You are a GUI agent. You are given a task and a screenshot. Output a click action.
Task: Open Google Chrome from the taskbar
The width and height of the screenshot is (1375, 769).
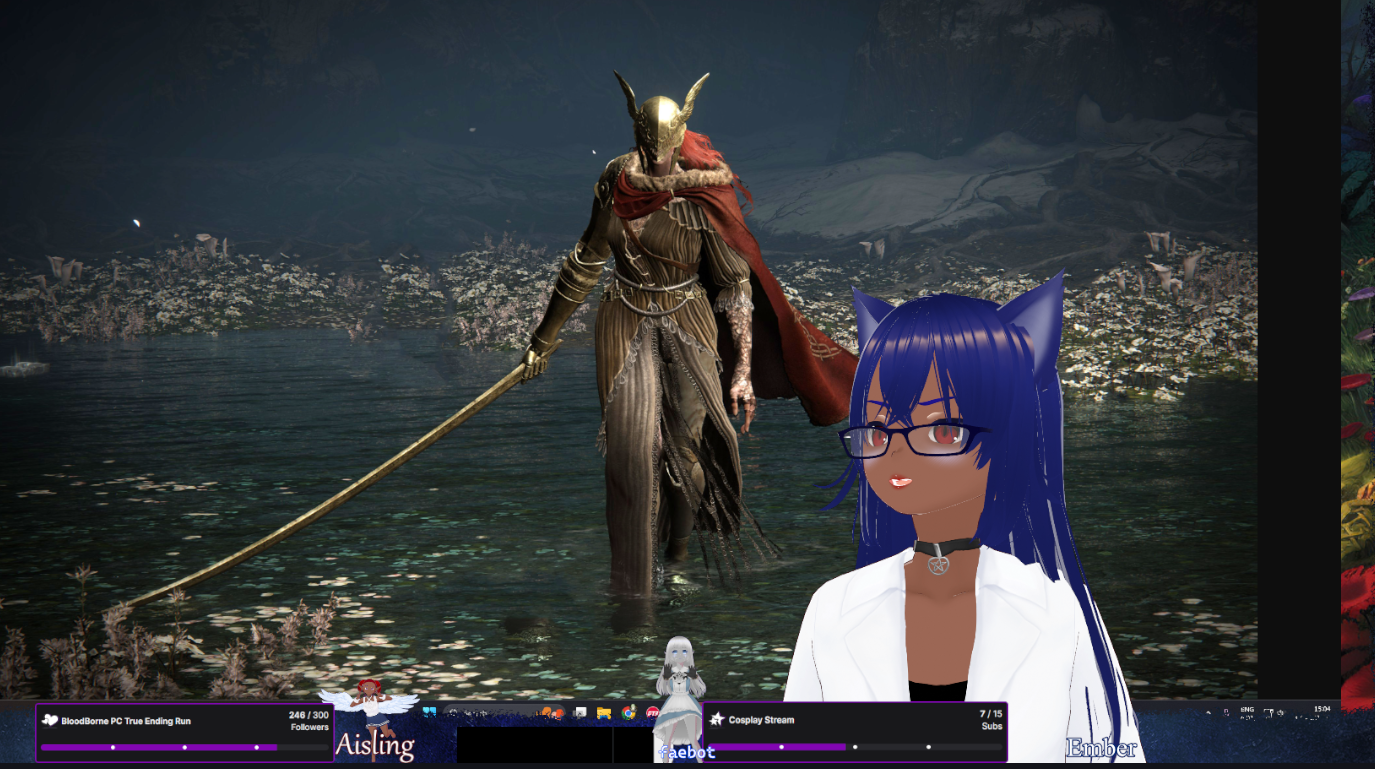628,713
